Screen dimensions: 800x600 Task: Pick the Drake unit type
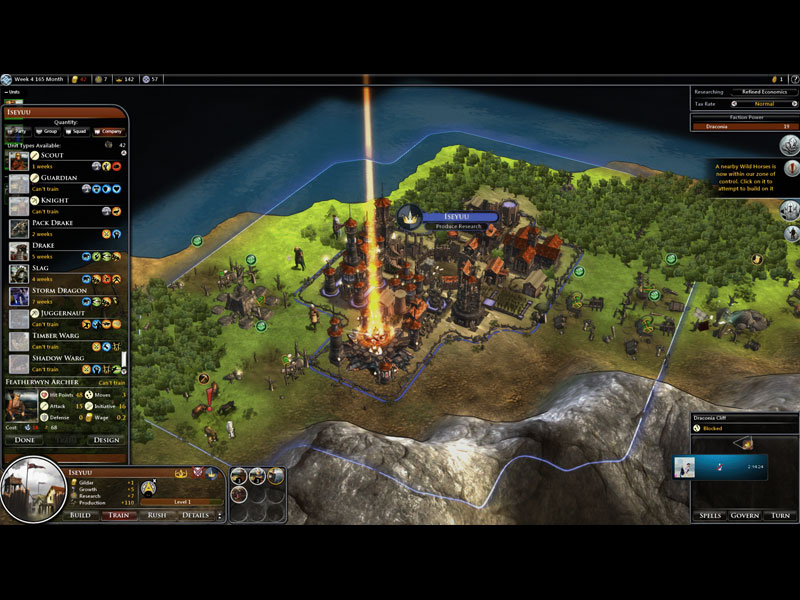click(x=62, y=245)
